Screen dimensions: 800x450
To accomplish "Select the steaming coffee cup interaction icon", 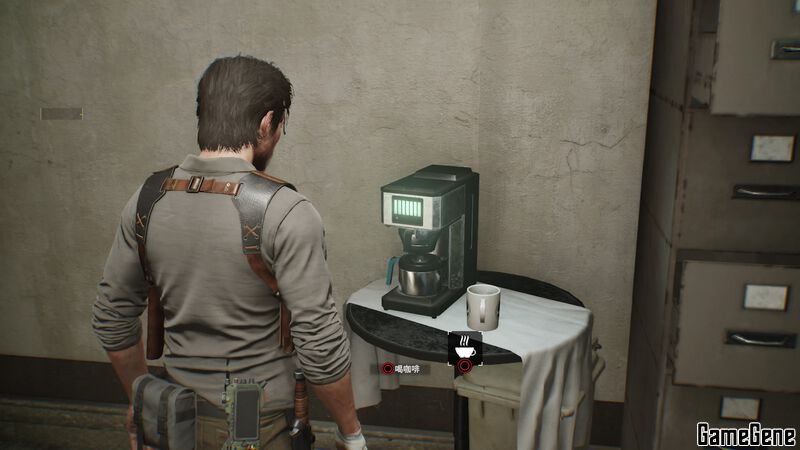I will (465, 347).
